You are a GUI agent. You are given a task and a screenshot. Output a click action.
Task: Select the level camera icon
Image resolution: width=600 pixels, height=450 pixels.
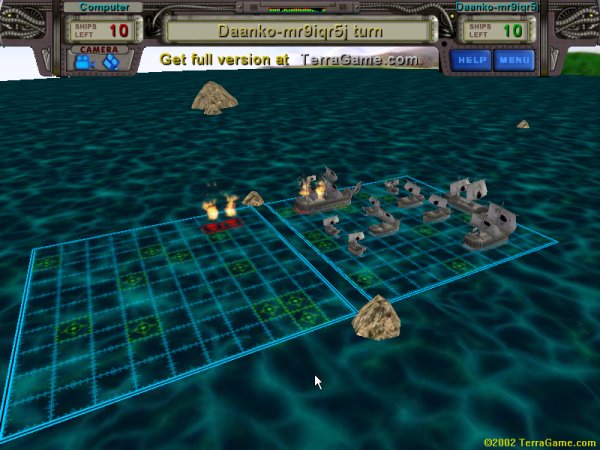pyautogui.click(x=83, y=62)
